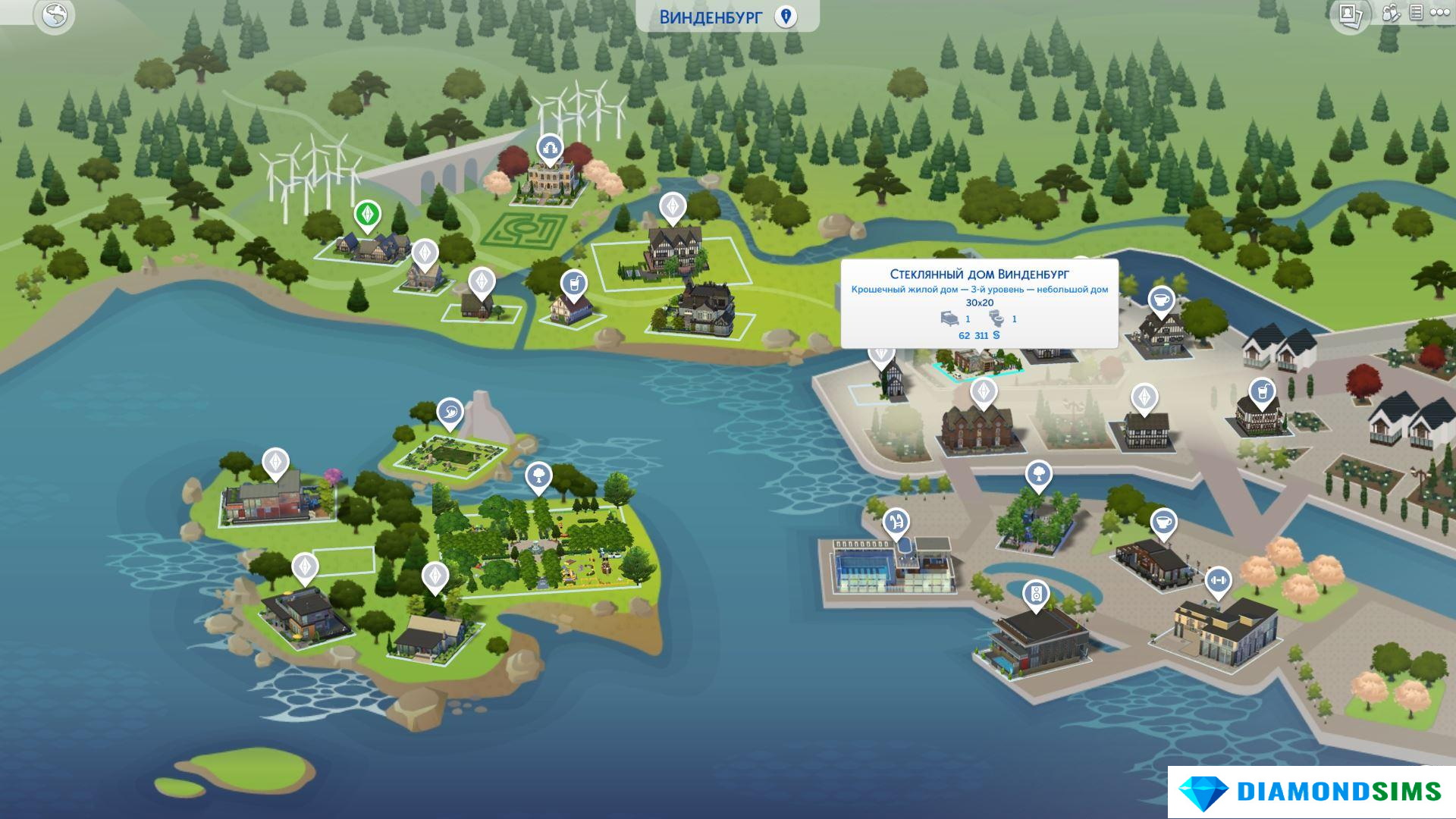Open the list-style options icon

click(1416, 13)
